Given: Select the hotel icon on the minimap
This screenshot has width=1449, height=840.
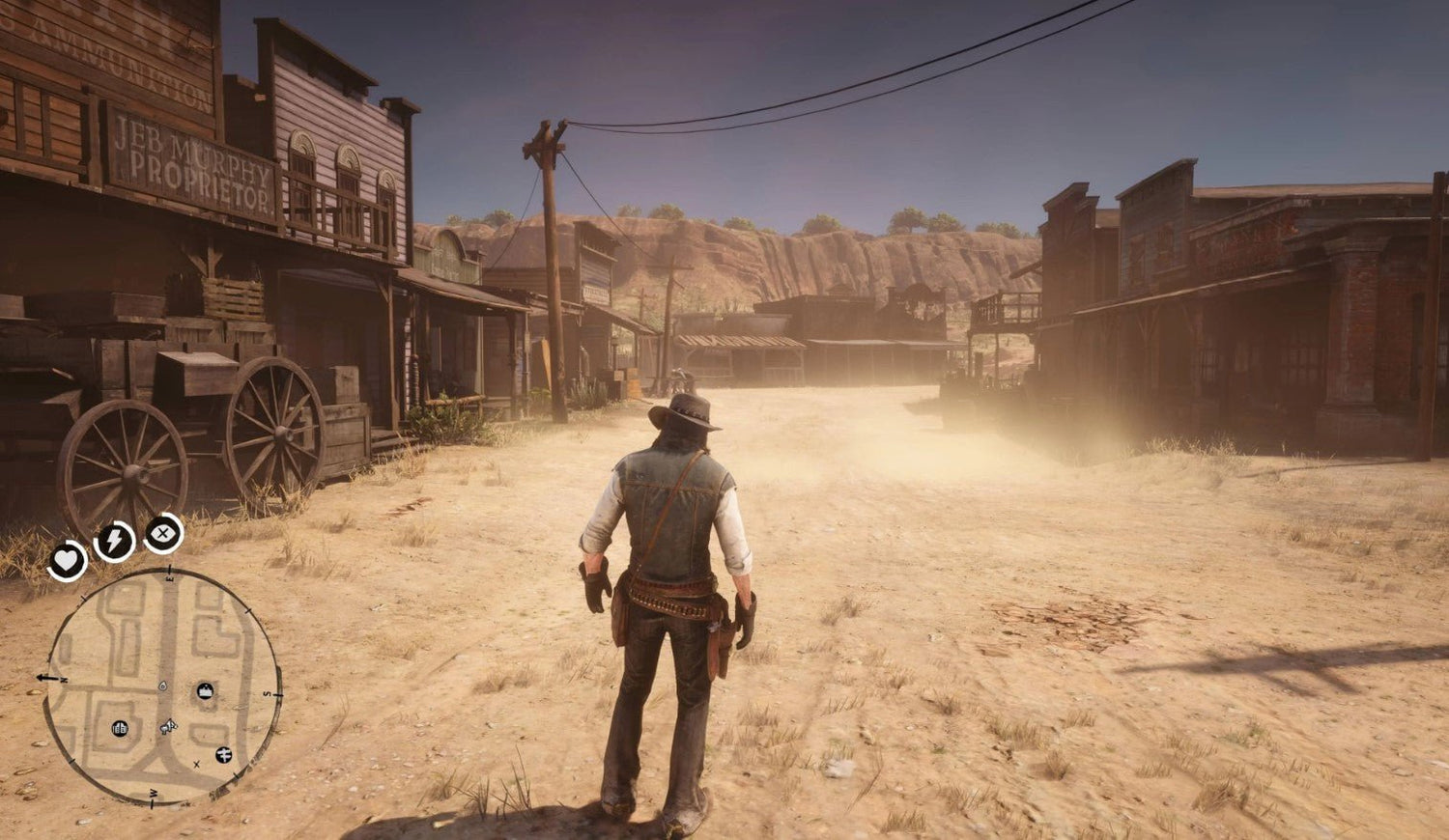Looking at the screenshot, I should [205, 690].
